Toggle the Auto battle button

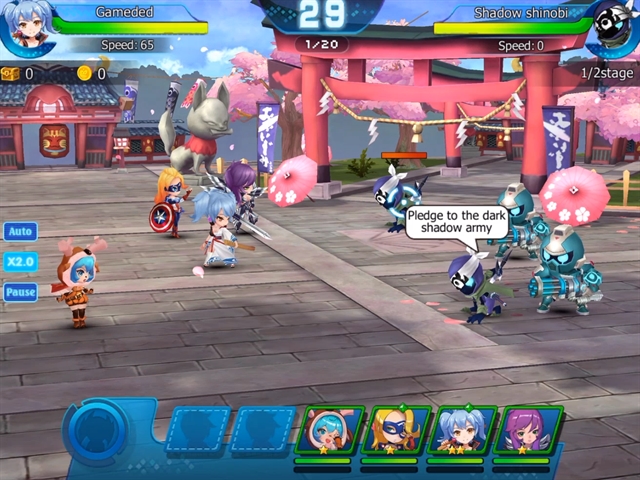[20, 231]
